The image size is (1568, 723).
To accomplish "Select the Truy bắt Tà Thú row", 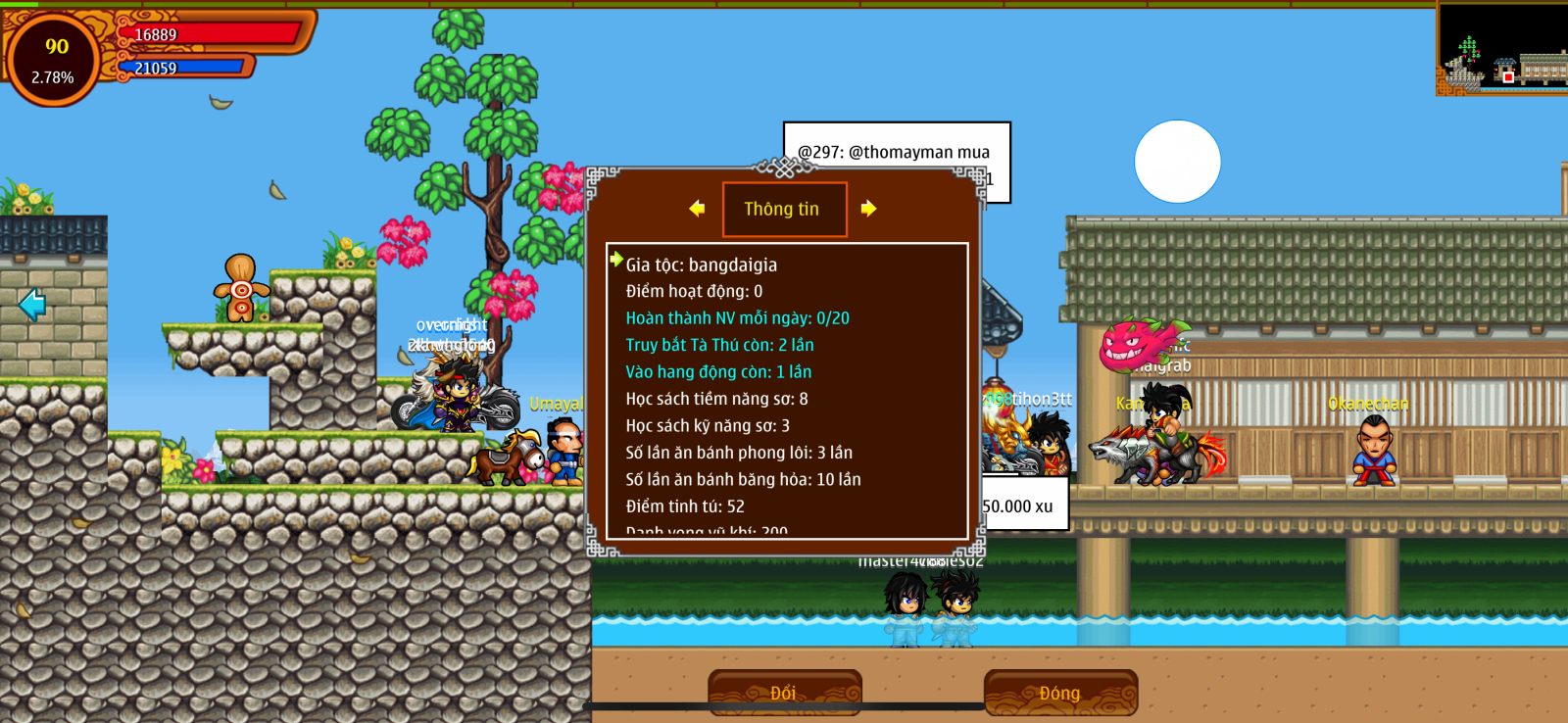I will pos(719,345).
